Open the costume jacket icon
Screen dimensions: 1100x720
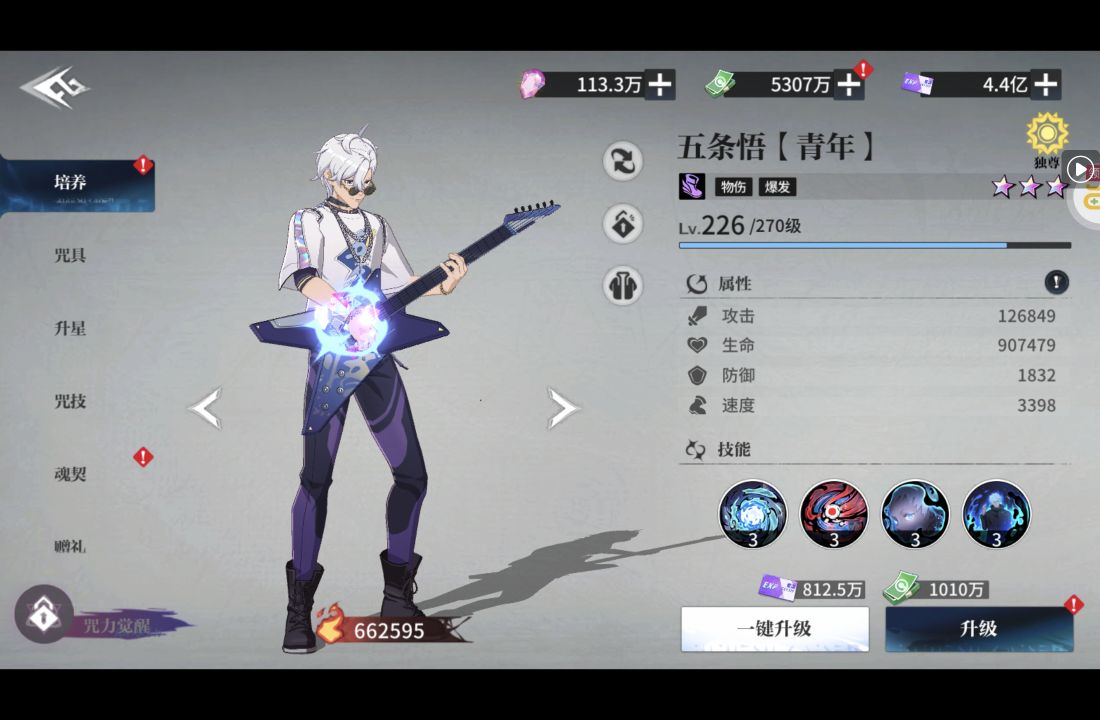pyautogui.click(x=623, y=286)
